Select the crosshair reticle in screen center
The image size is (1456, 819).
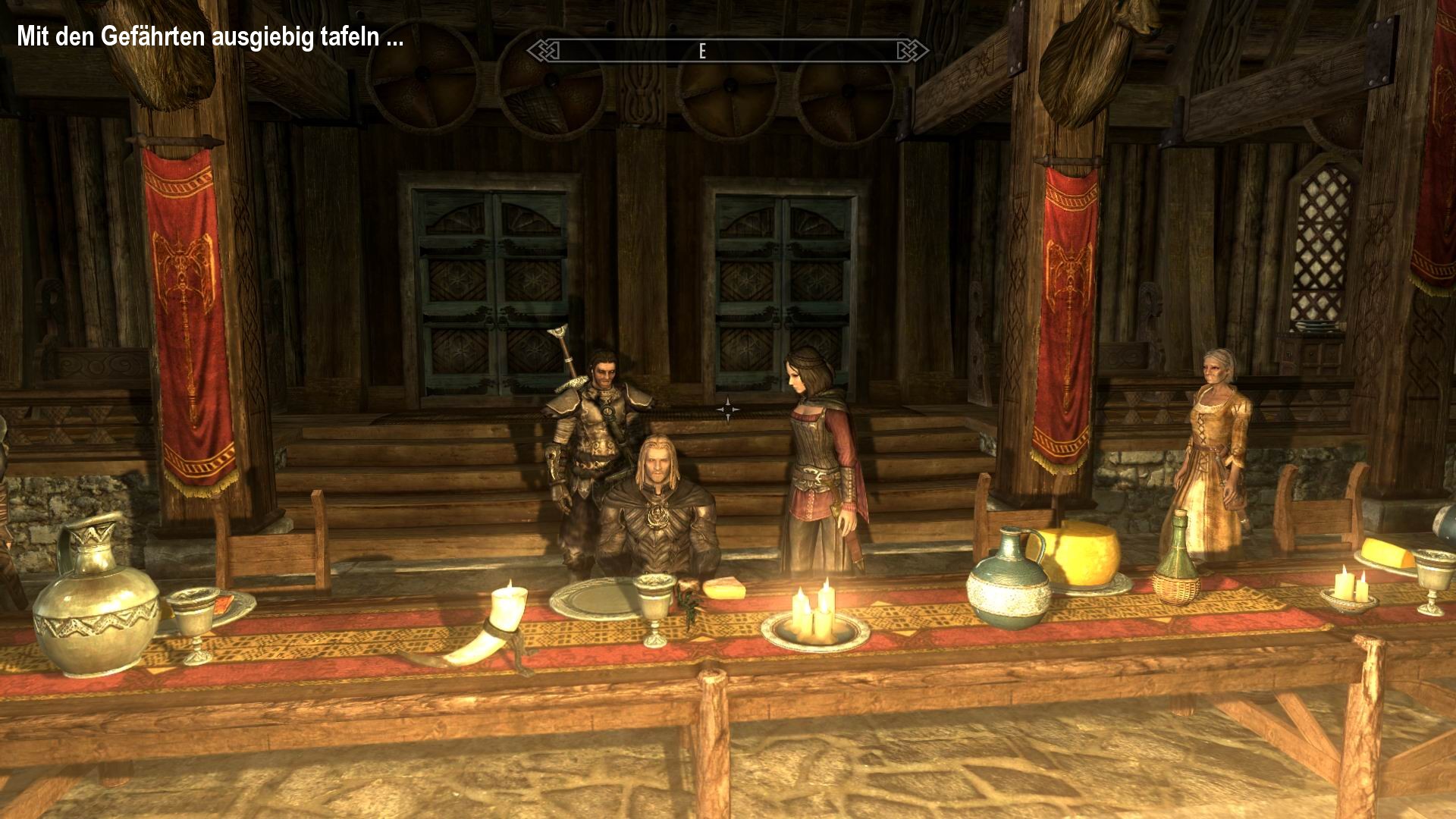[728, 409]
